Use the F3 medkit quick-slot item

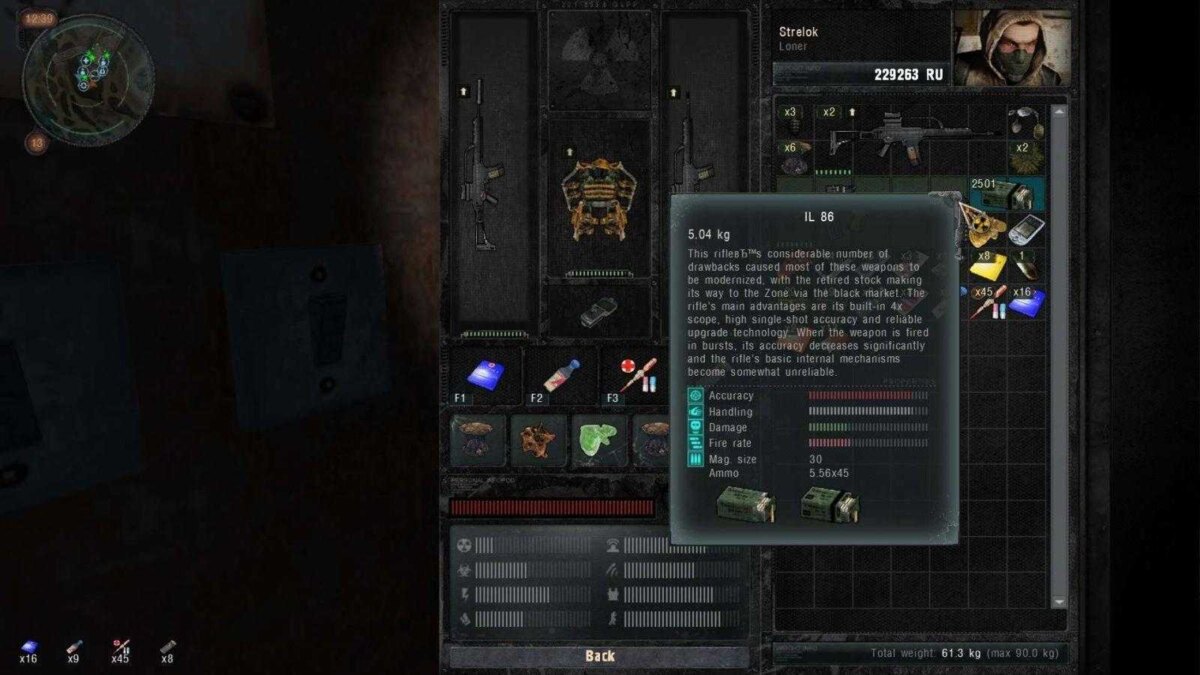(634, 376)
